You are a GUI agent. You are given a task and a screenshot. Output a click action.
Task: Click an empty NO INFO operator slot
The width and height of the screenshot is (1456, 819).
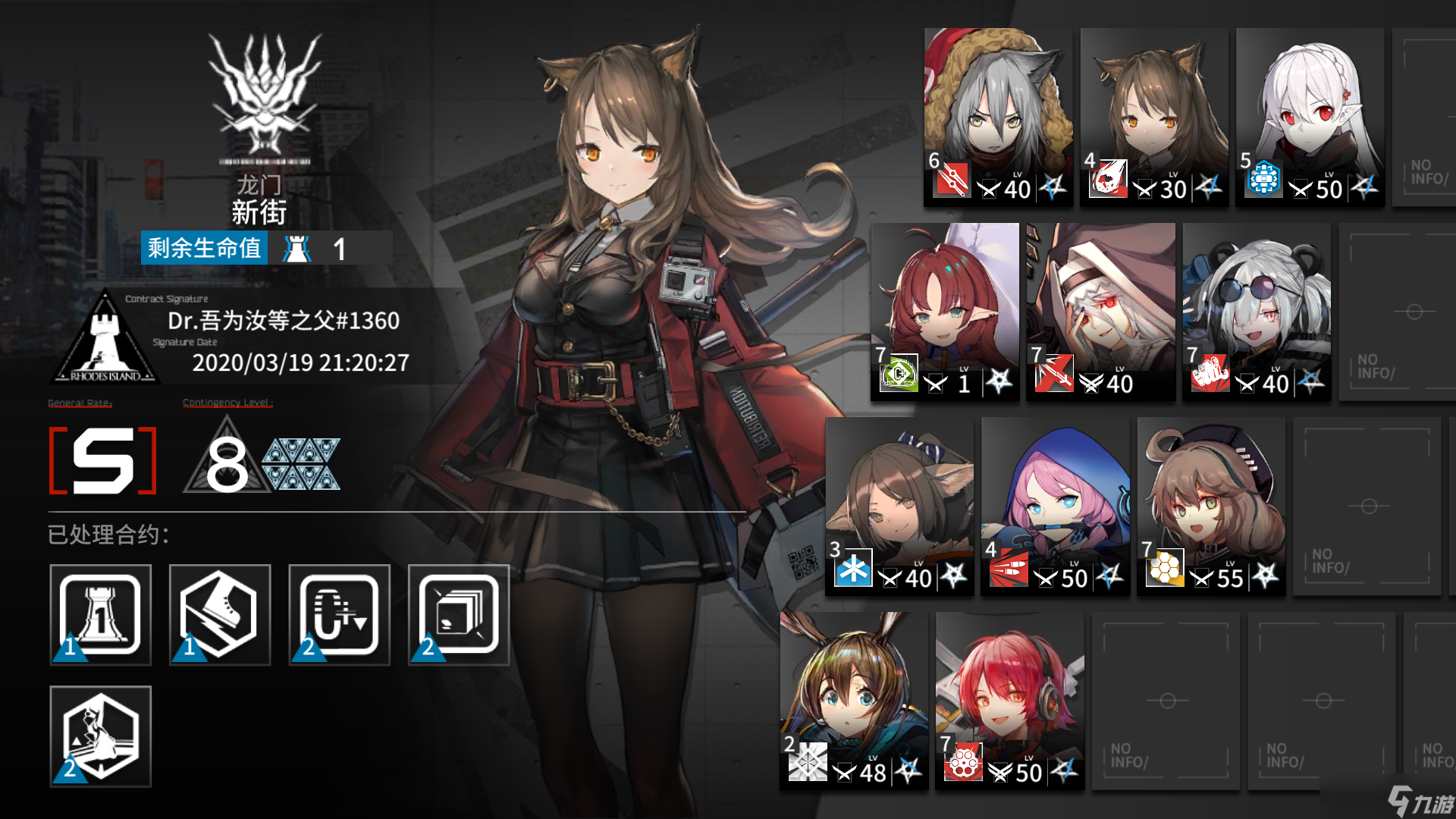tap(1367, 506)
